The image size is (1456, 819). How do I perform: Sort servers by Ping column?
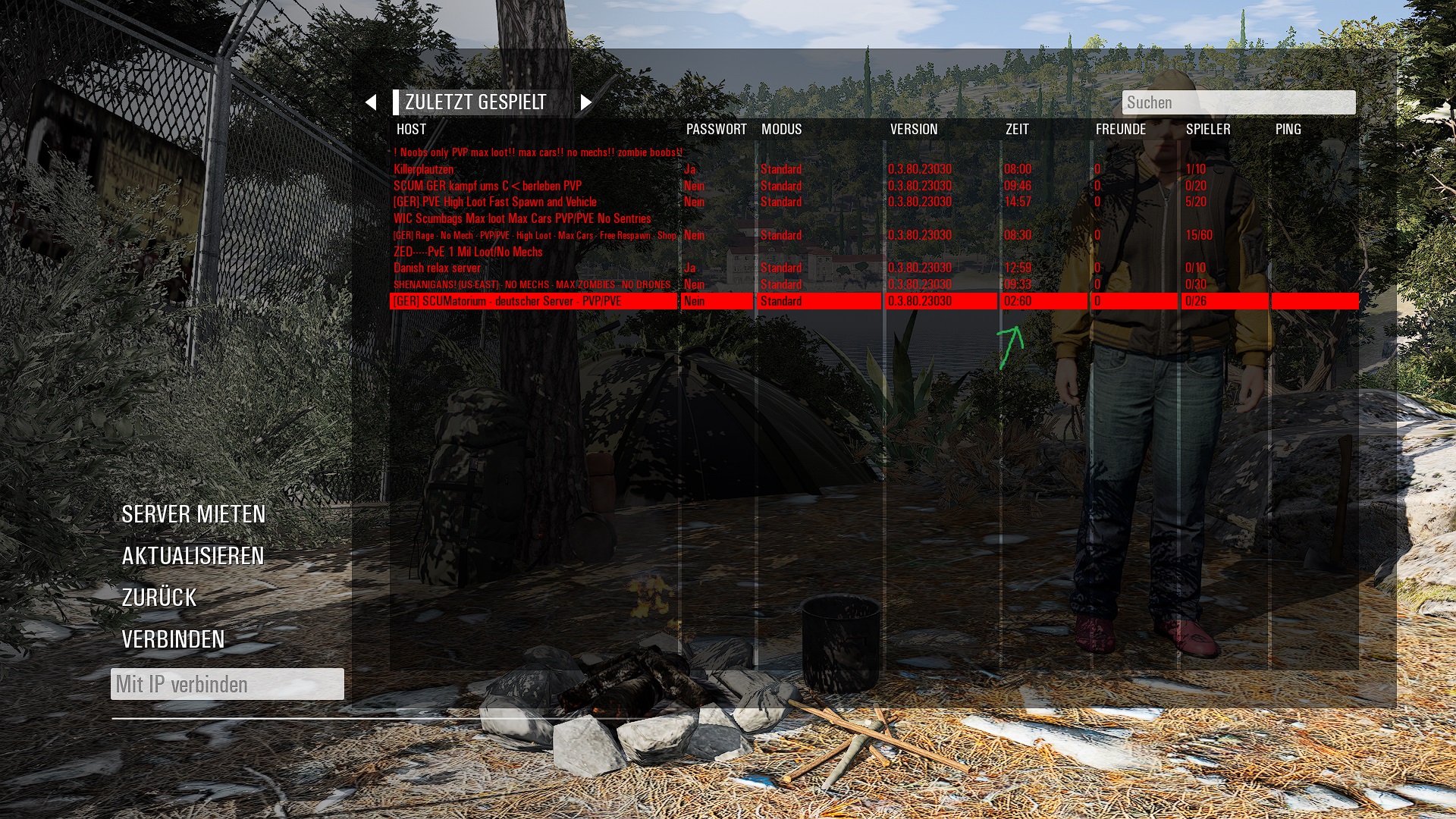pos(1288,130)
